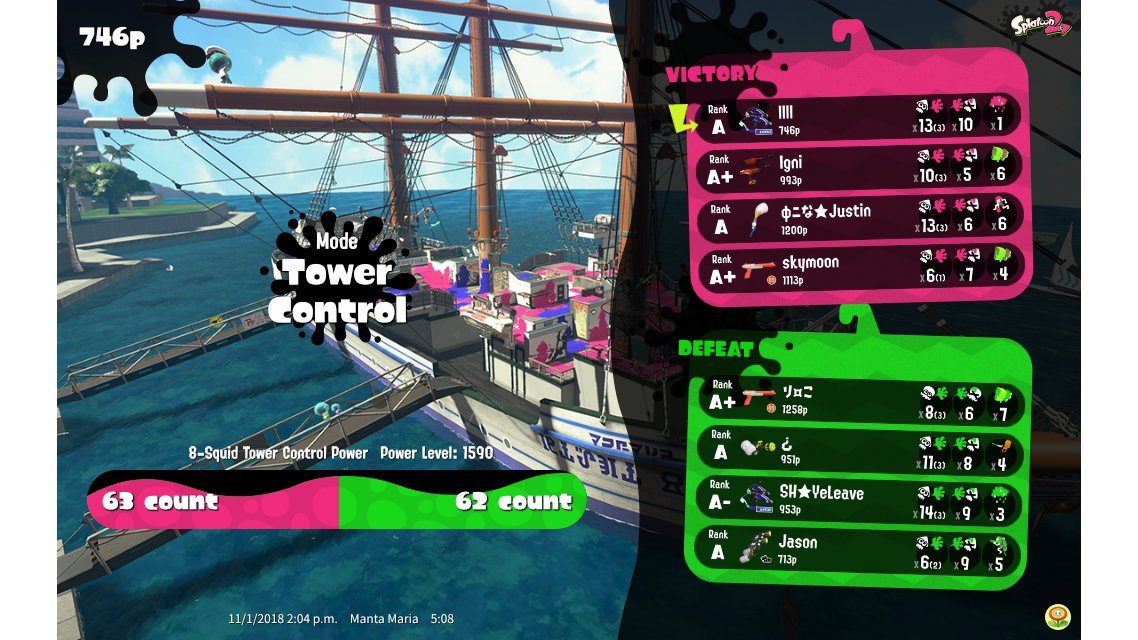The image size is (1138, 640).
Task: Click the Splatoon 2 logo
Action: click(x=1040, y=23)
